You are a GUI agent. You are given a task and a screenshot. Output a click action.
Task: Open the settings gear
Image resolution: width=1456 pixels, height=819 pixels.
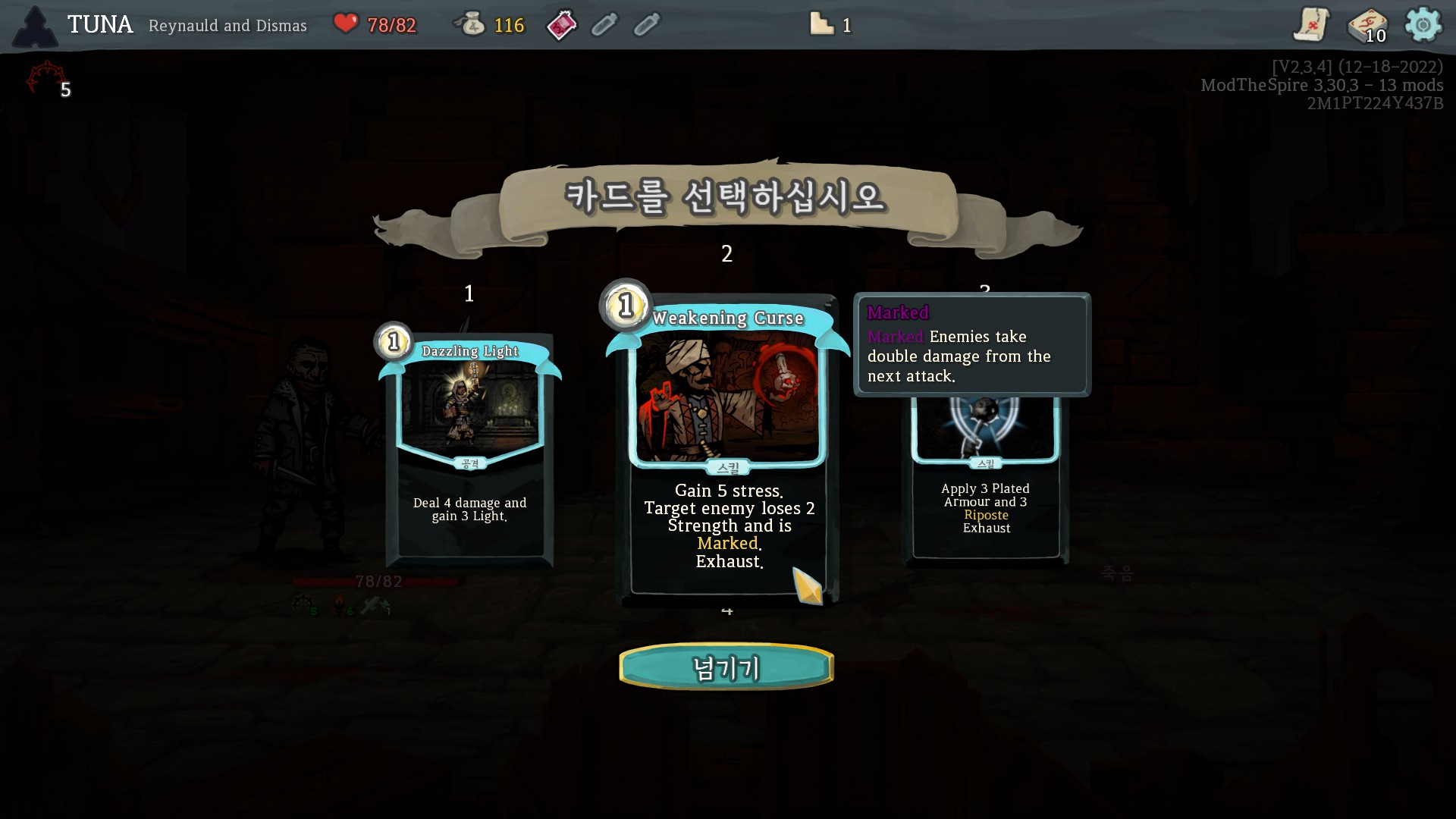[1423, 25]
